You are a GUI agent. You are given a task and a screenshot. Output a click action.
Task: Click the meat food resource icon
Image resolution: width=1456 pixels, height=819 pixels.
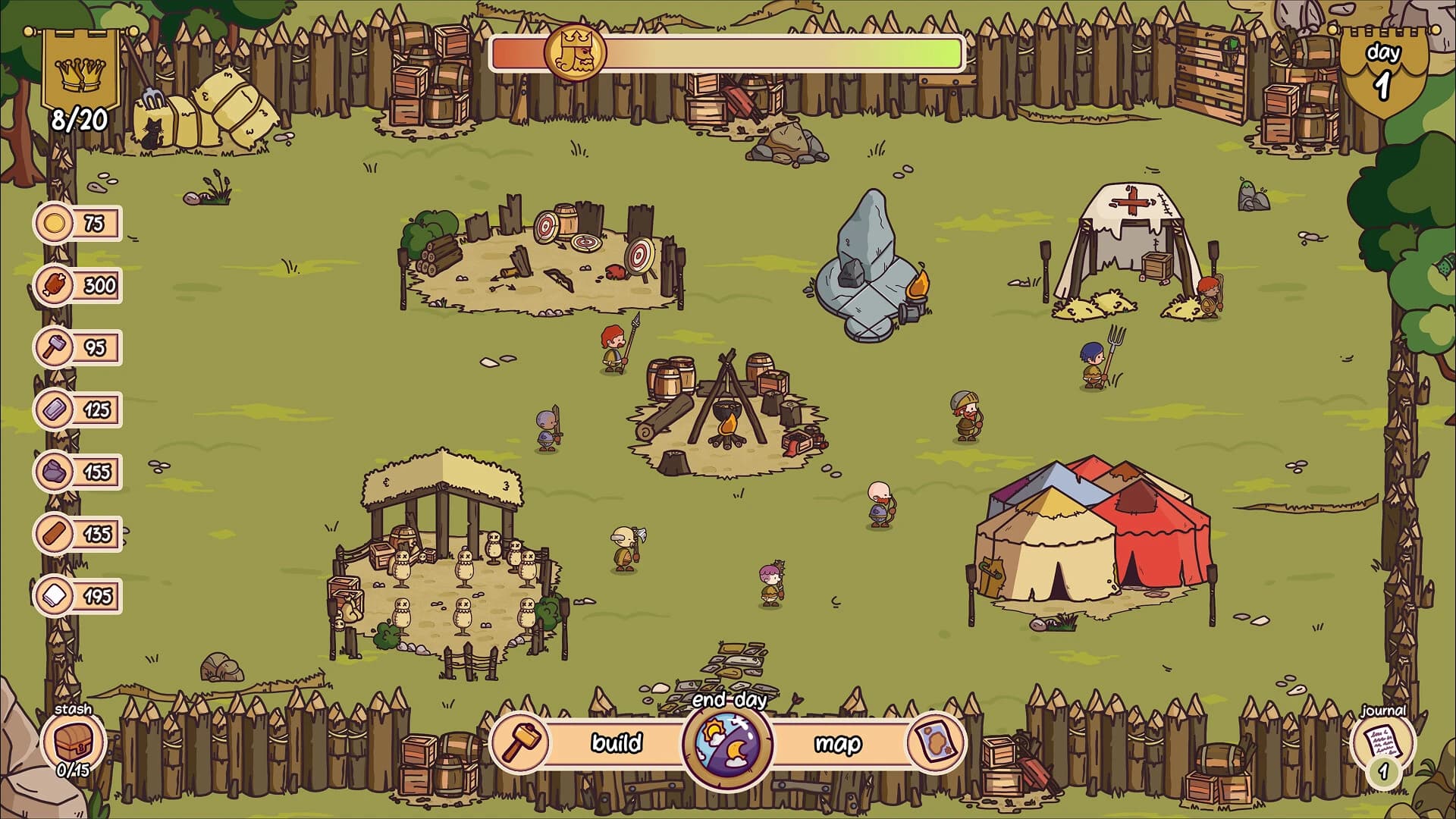(53, 285)
